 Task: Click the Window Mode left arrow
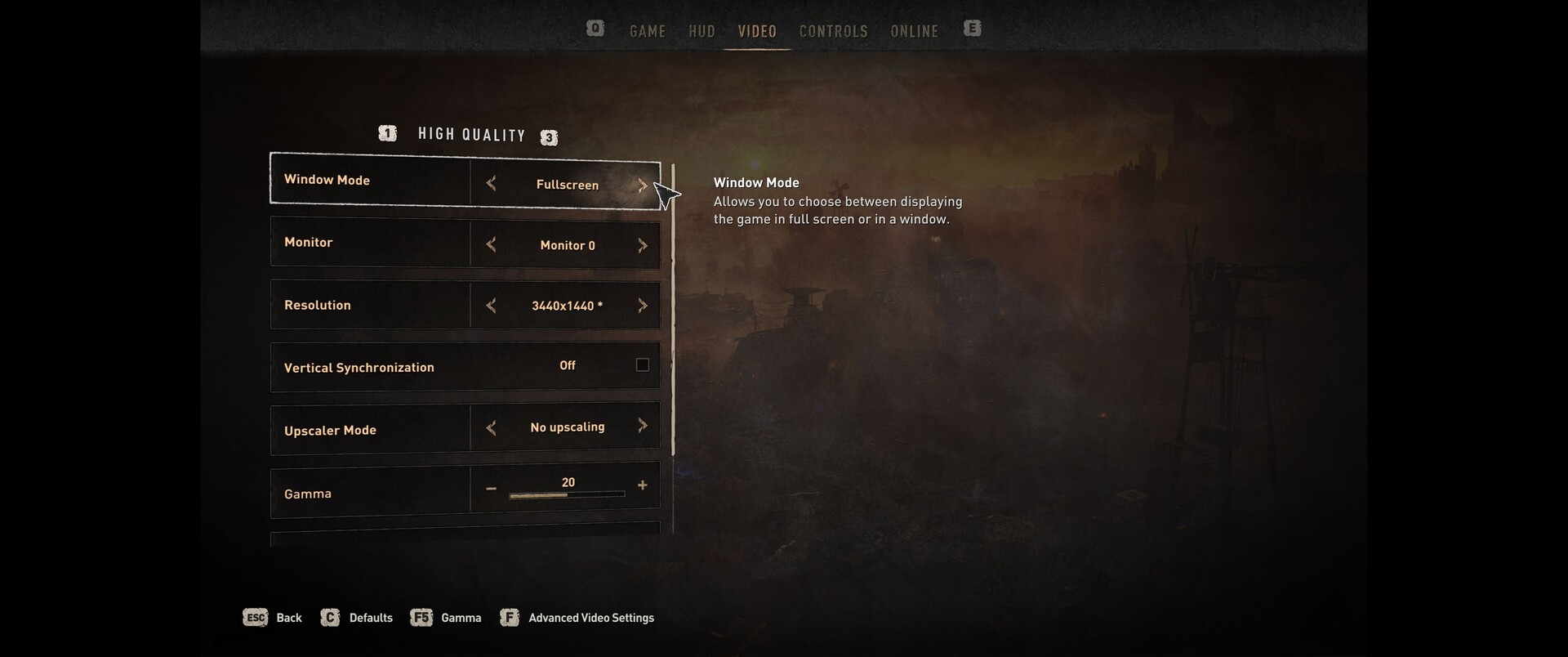491,184
